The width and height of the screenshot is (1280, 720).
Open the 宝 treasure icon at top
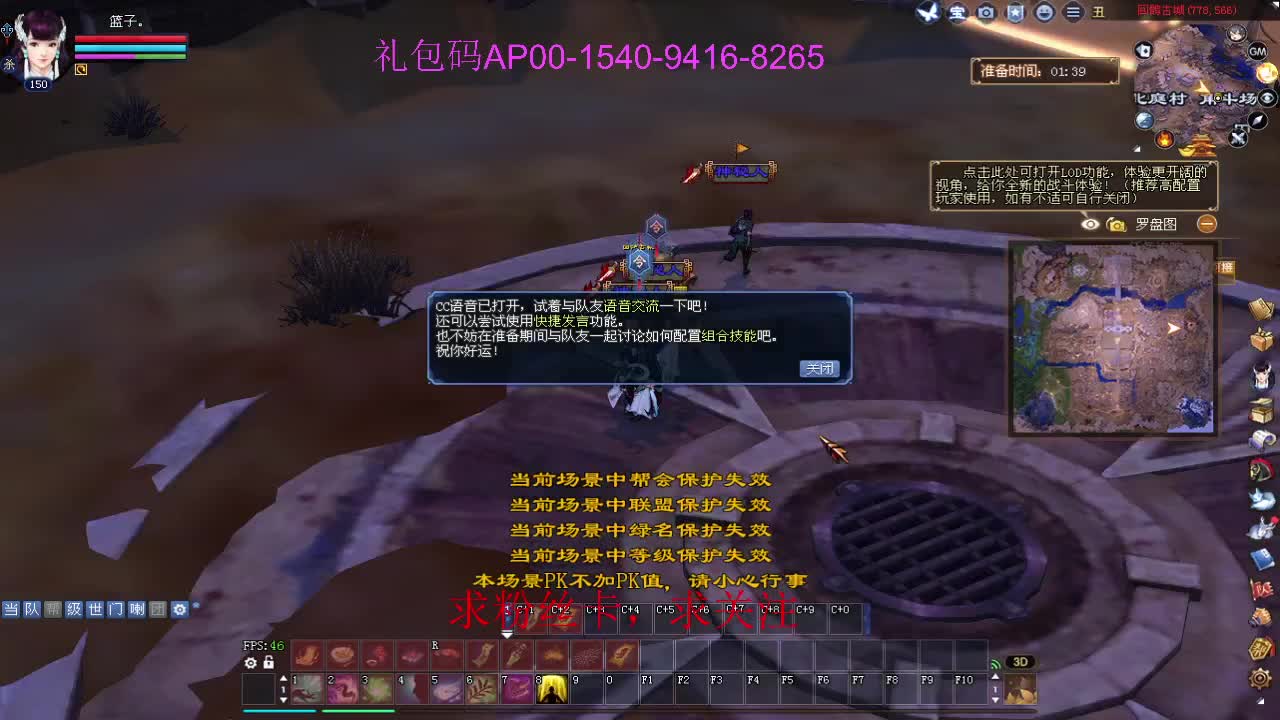[957, 13]
